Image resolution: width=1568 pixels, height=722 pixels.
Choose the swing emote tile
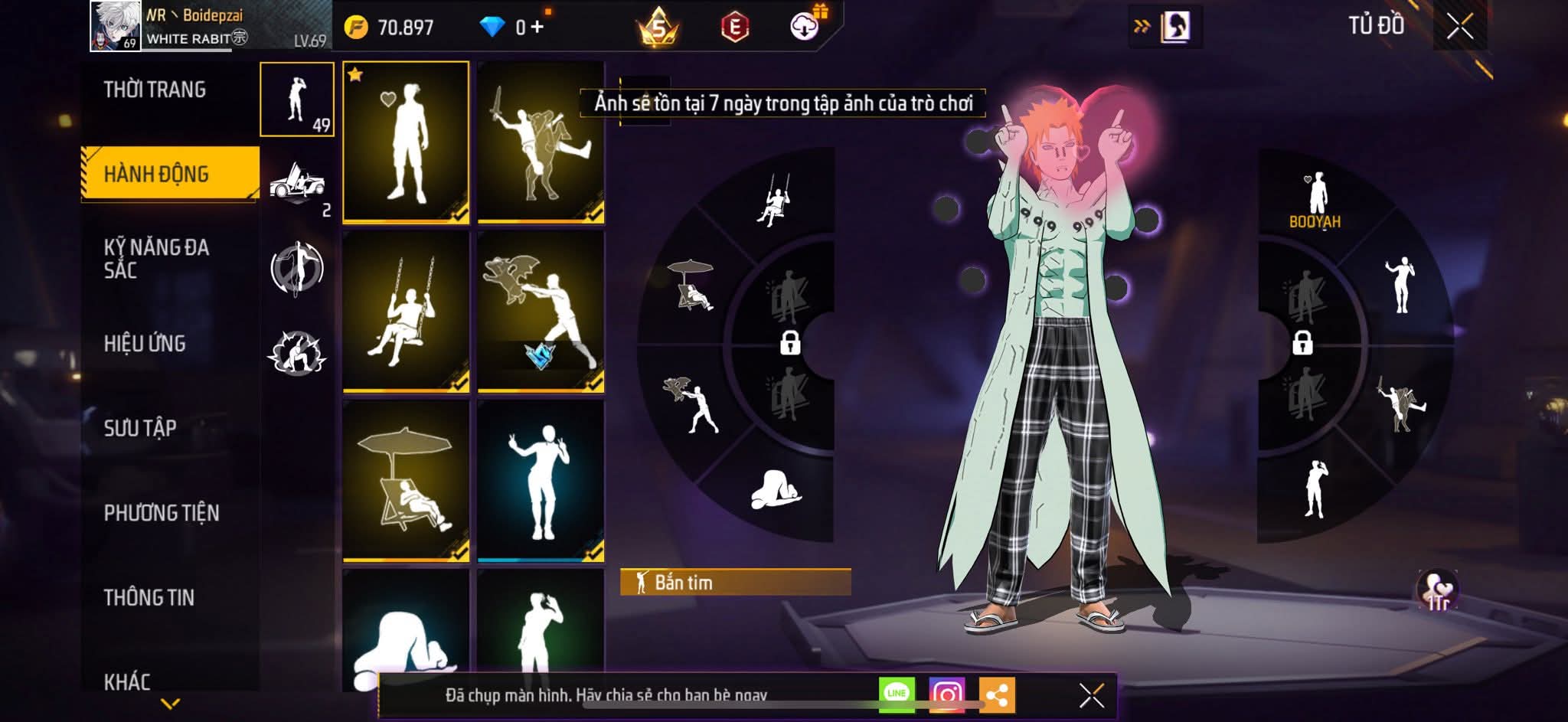(x=406, y=311)
